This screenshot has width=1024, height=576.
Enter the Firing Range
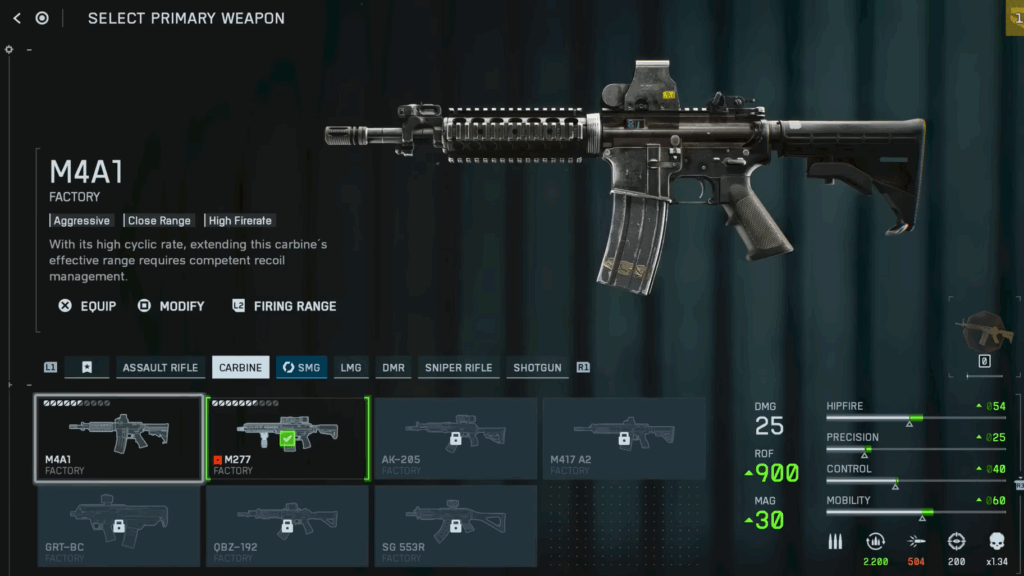[x=284, y=306]
